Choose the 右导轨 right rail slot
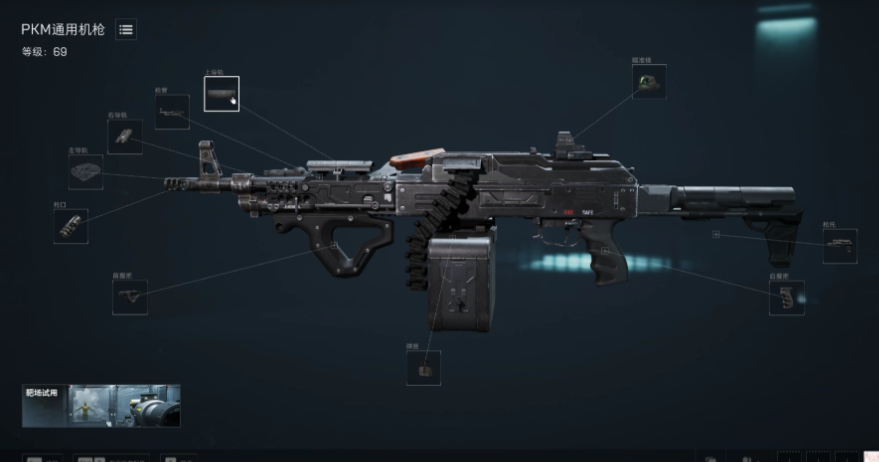The width and height of the screenshot is (879, 462). [125, 138]
